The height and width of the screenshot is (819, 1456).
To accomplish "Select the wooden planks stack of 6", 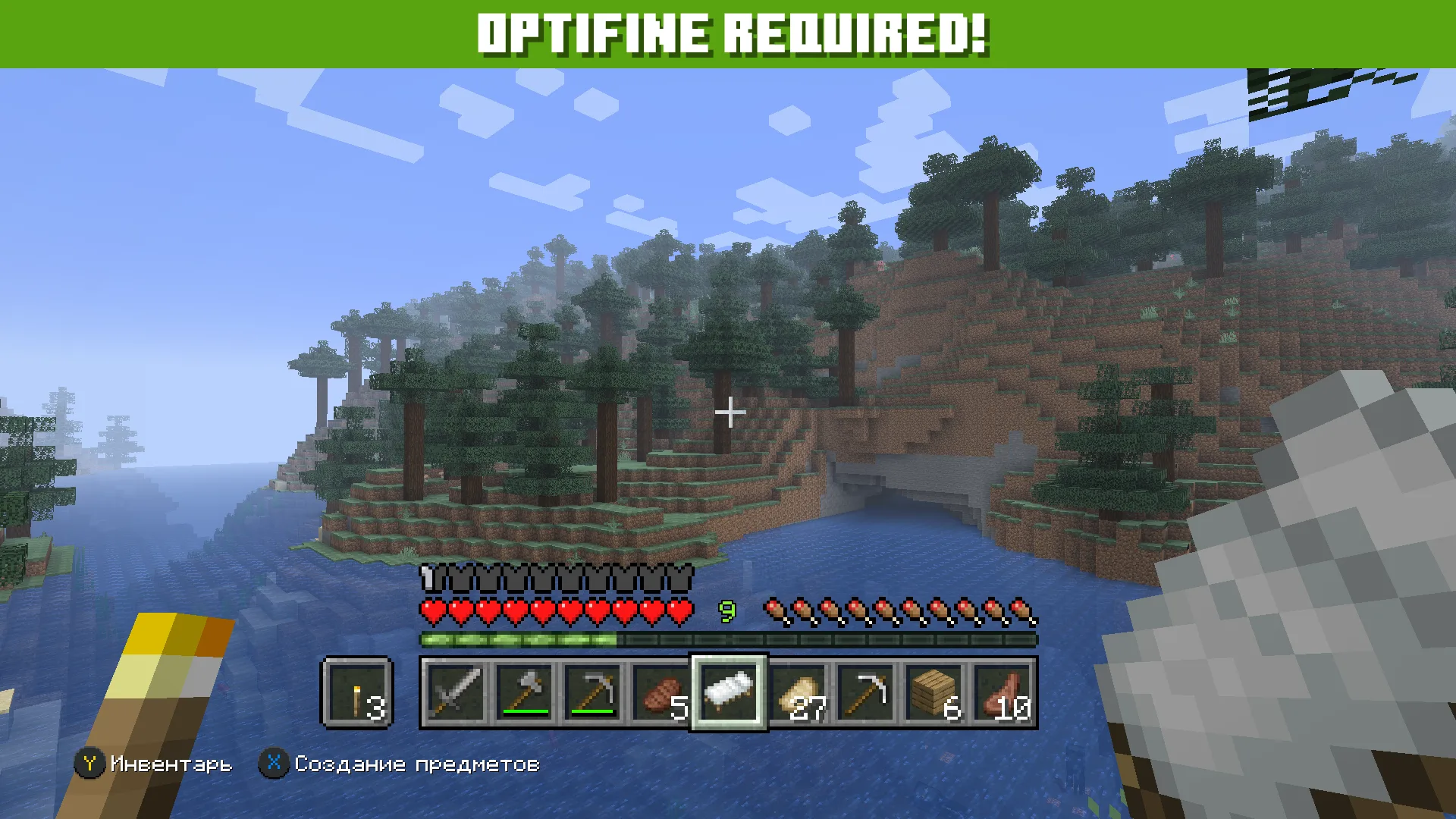I will coord(936,693).
